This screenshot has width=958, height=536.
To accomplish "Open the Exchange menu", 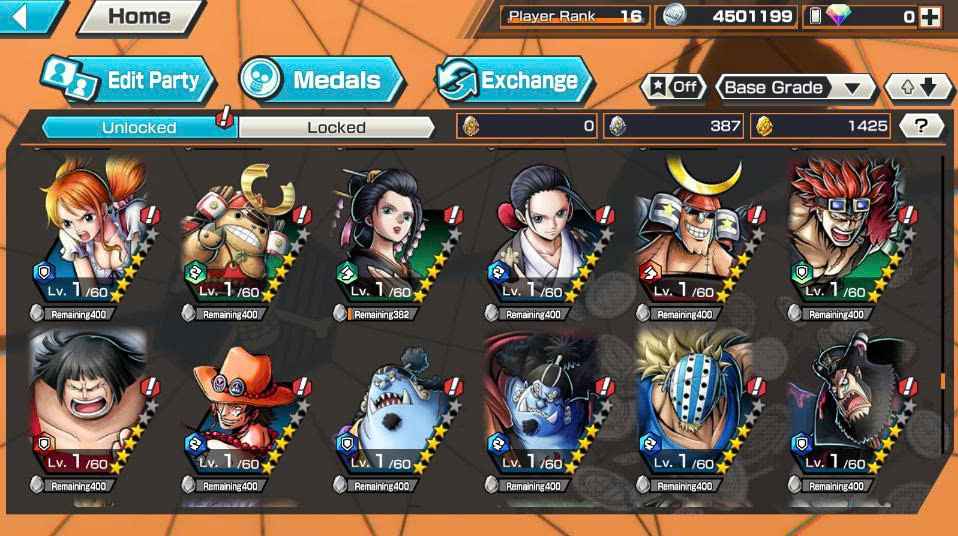I will click(x=514, y=81).
